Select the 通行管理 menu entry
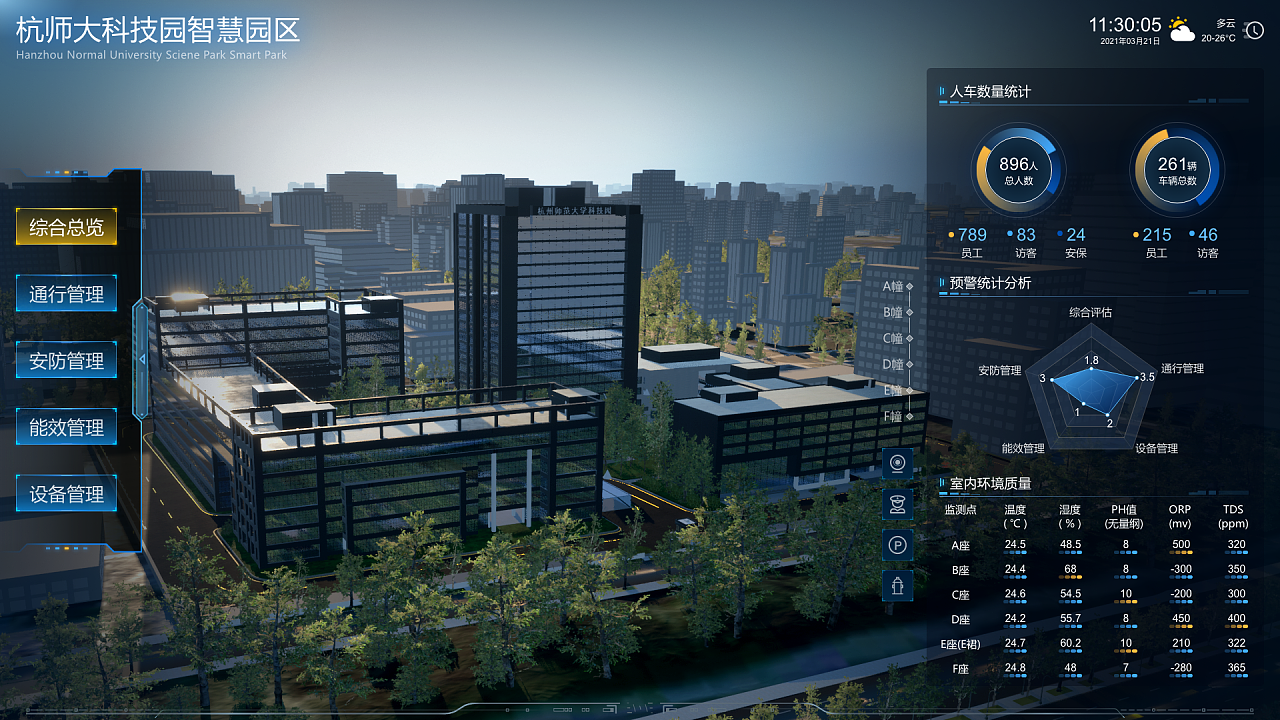1280x720 pixels. [66, 294]
